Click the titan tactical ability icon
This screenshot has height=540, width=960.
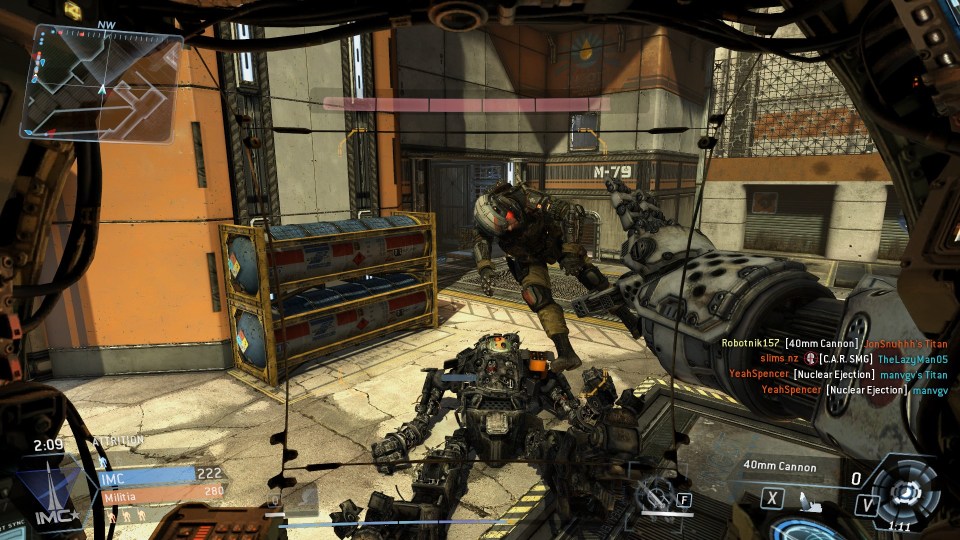(657, 494)
